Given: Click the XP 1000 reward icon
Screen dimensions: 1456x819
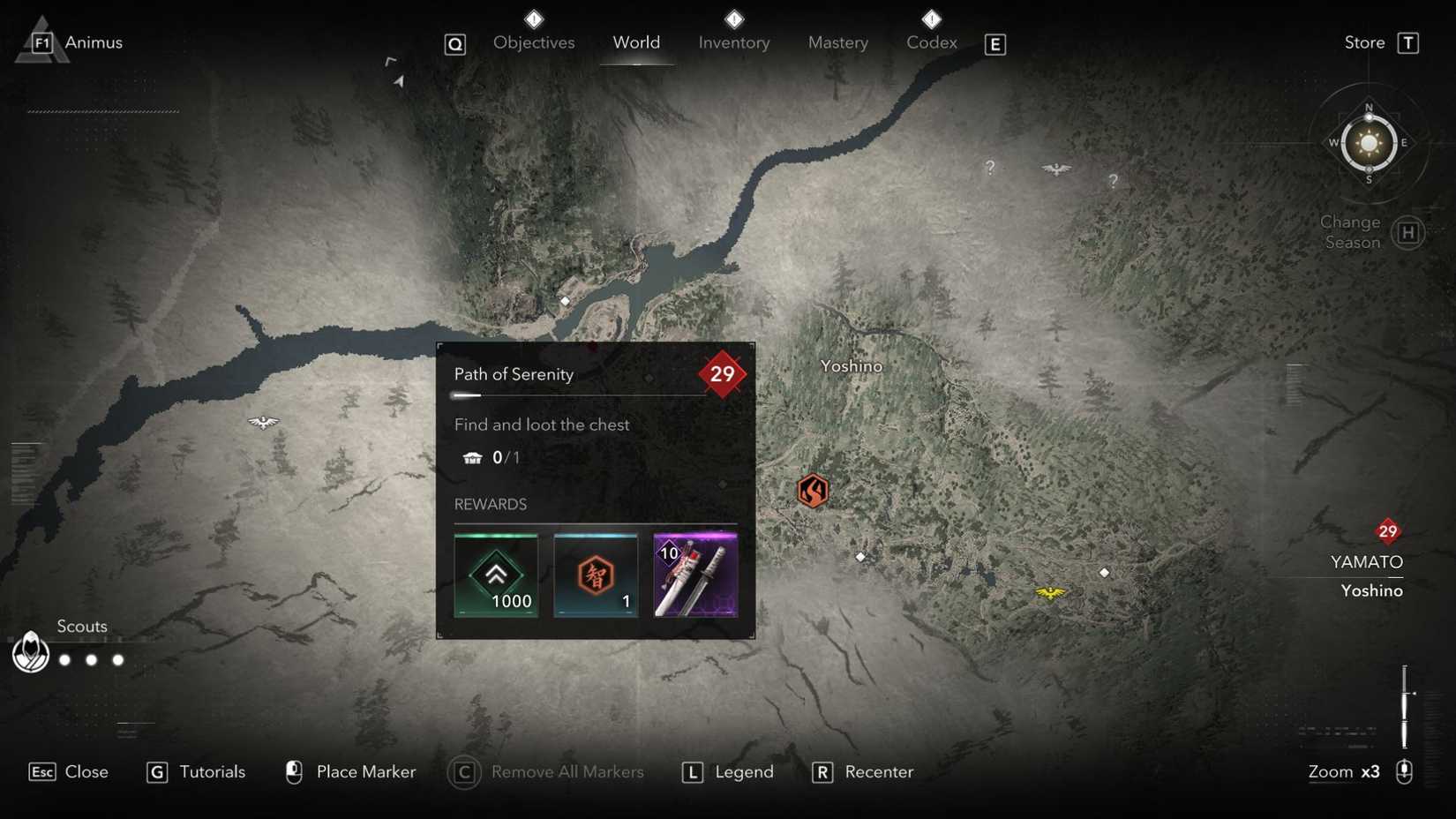Looking at the screenshot, I should pos(496,576).
